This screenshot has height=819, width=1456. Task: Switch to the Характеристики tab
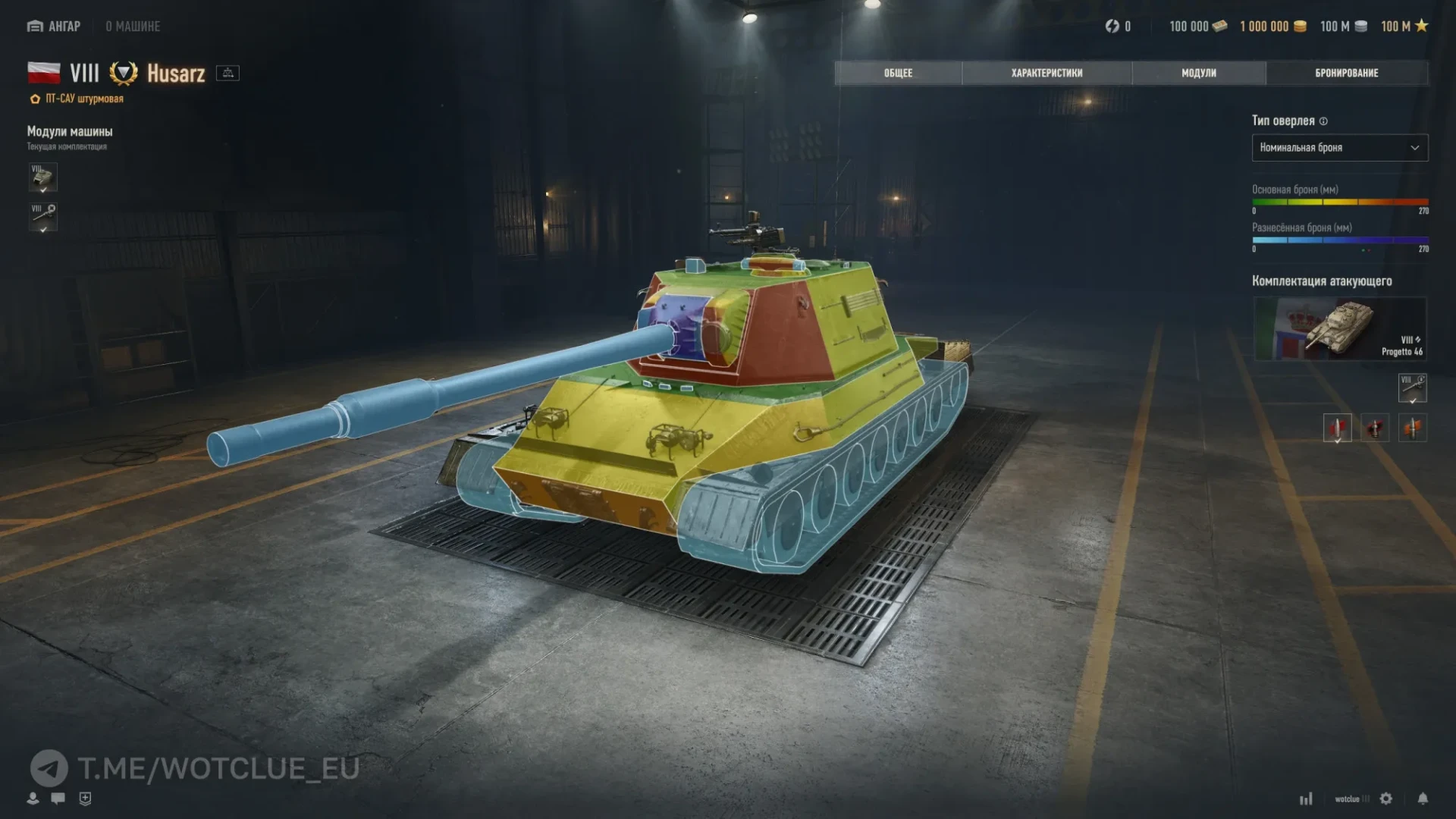pos(1046,73)
